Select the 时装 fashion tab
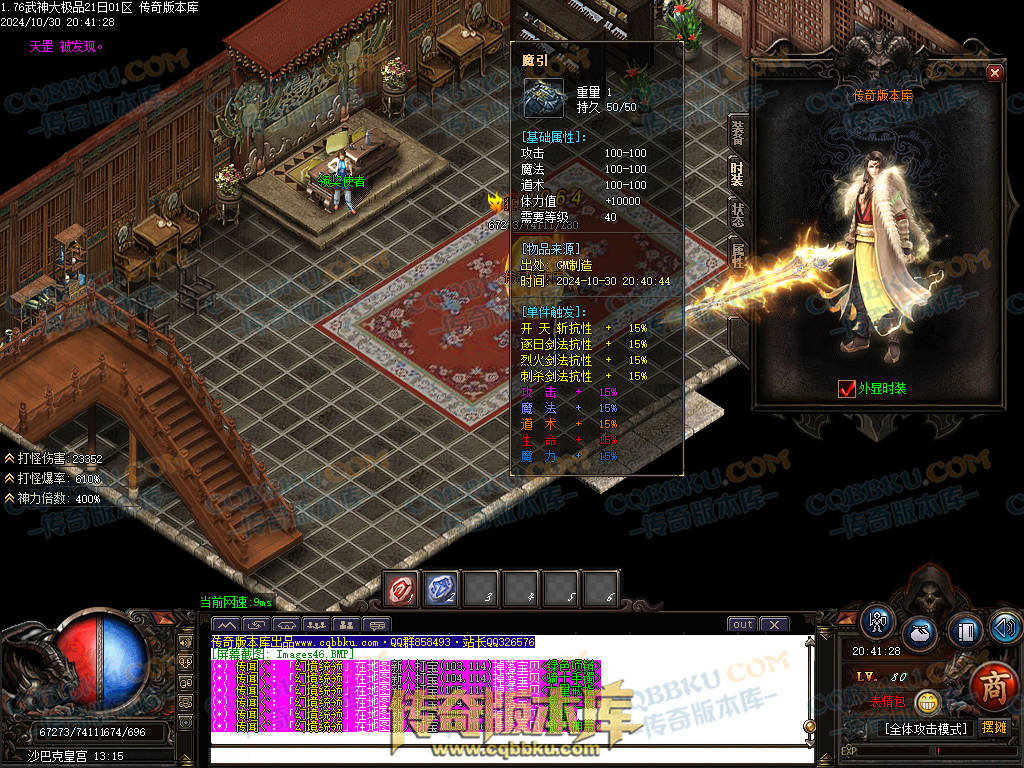1024x768 pixels. (737, 173)
